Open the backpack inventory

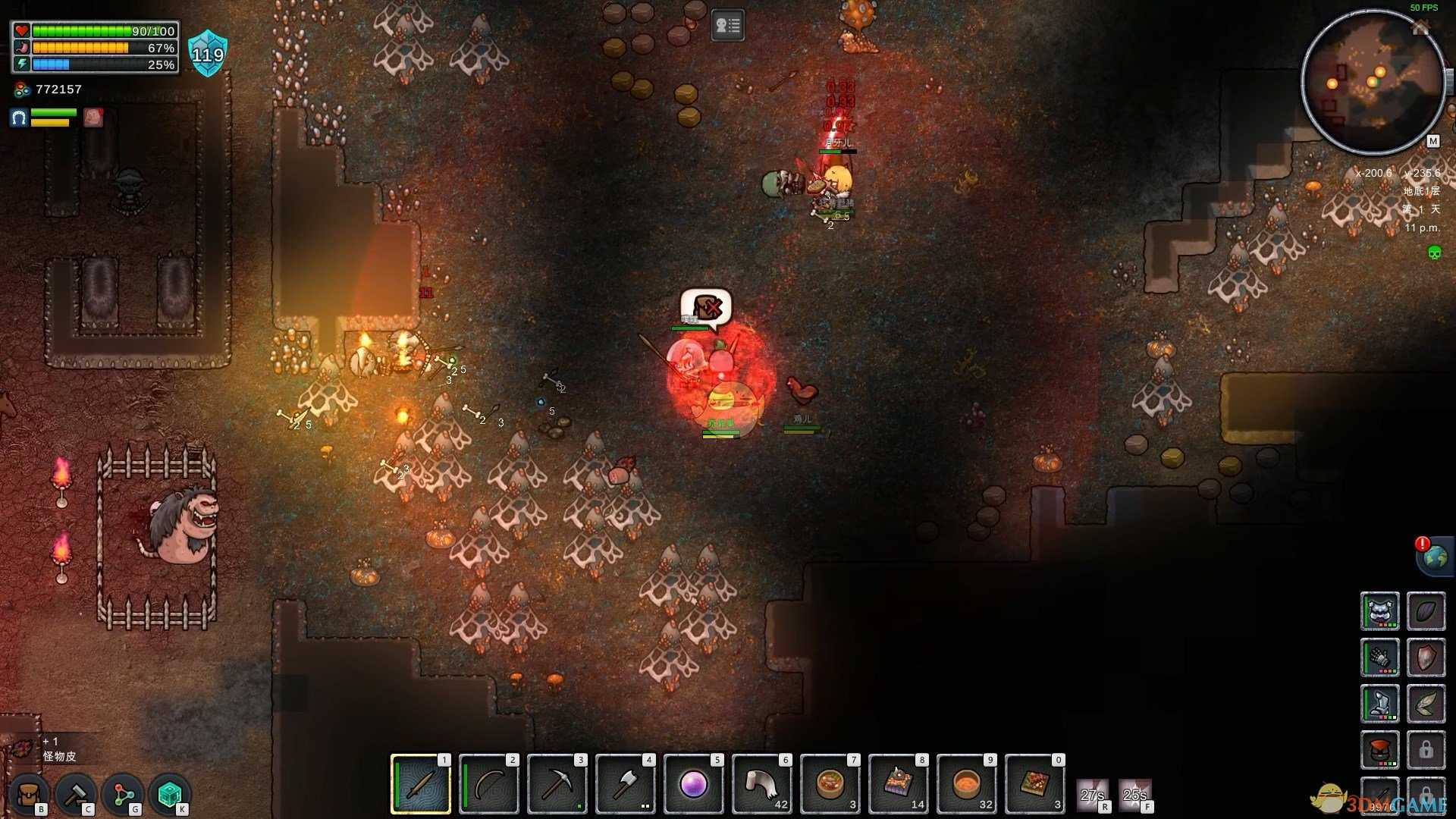coord(29,795)
